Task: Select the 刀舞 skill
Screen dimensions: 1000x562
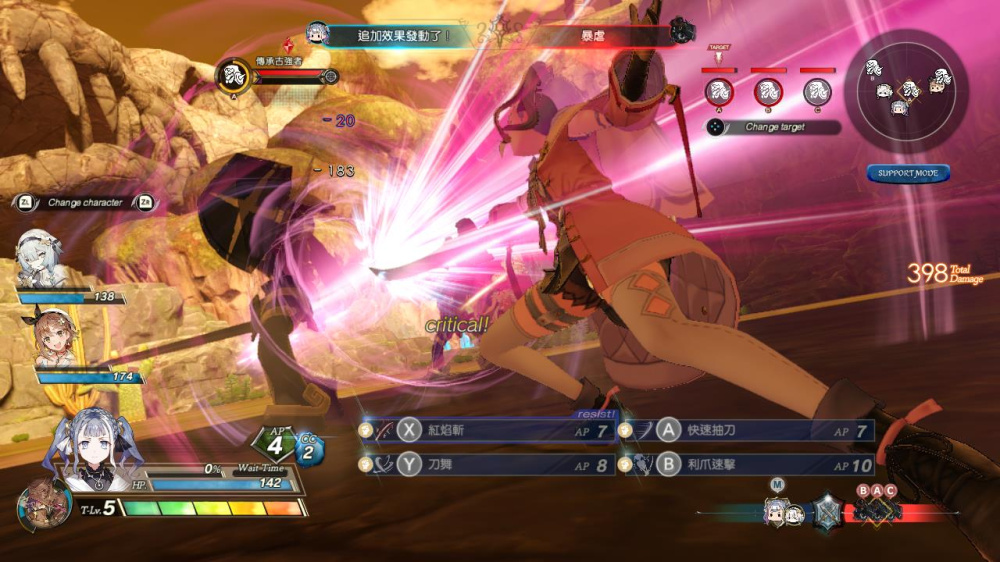Action: pos(487,465)
